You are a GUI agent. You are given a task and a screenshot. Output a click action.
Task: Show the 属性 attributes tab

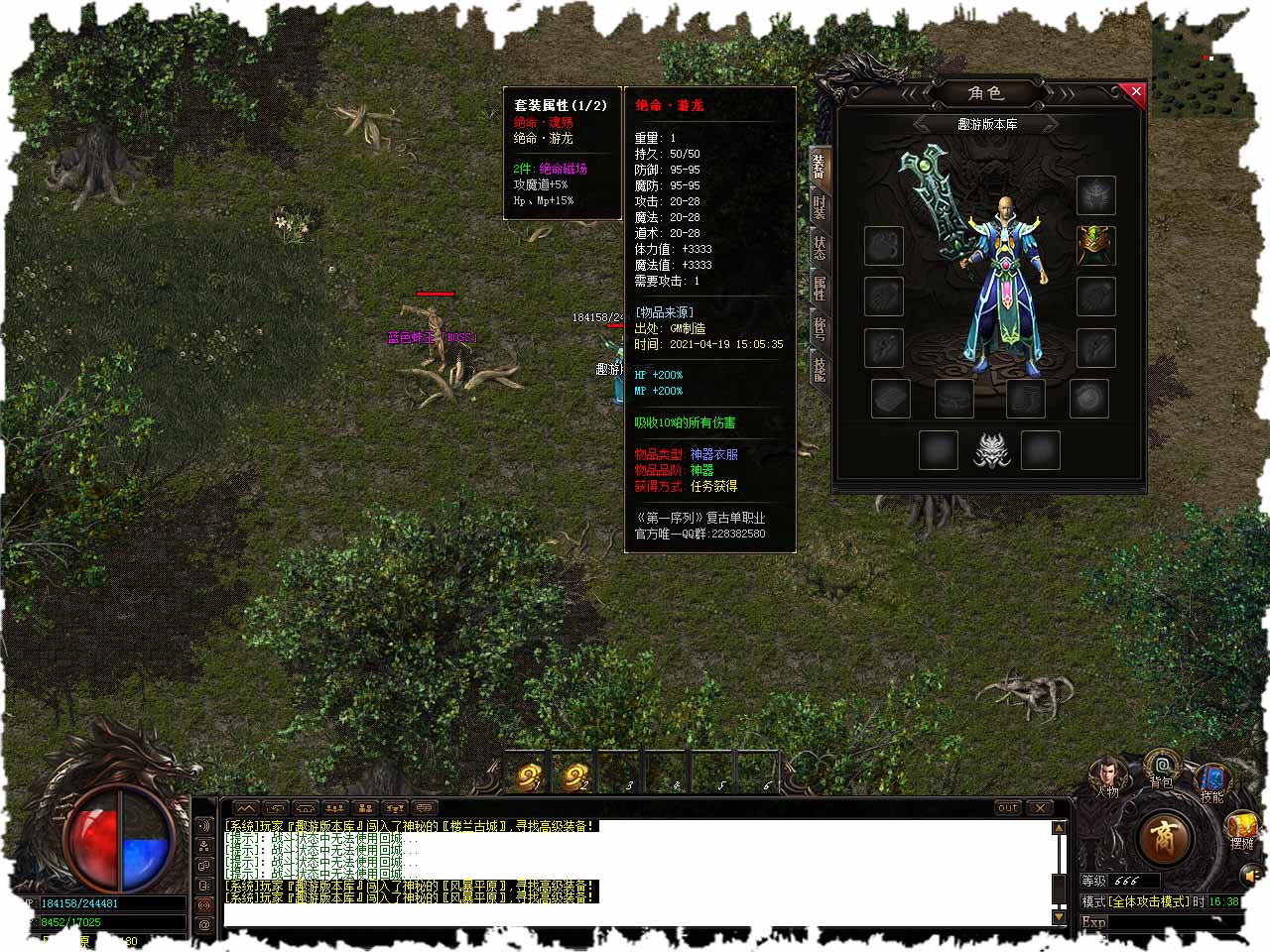click(x=820, y=289)
